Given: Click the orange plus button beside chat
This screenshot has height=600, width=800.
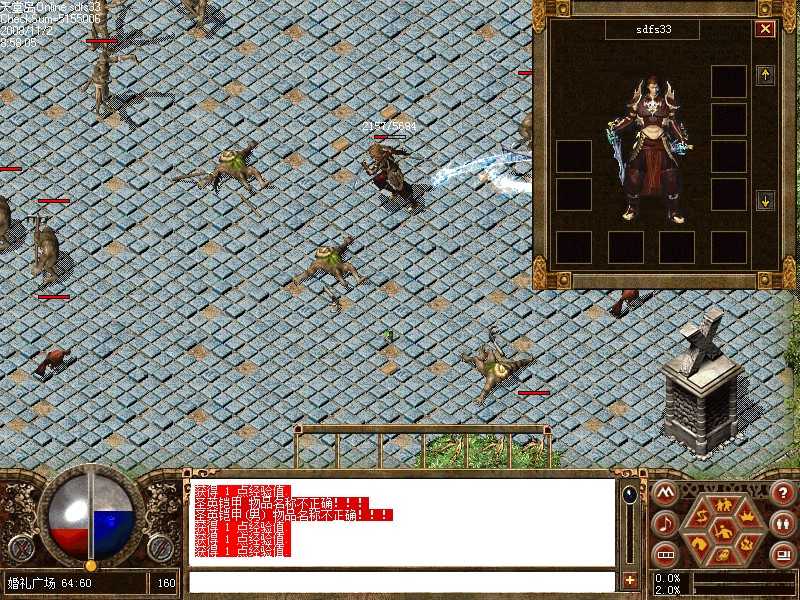Looking at the screenshot, I should (629, 580).
